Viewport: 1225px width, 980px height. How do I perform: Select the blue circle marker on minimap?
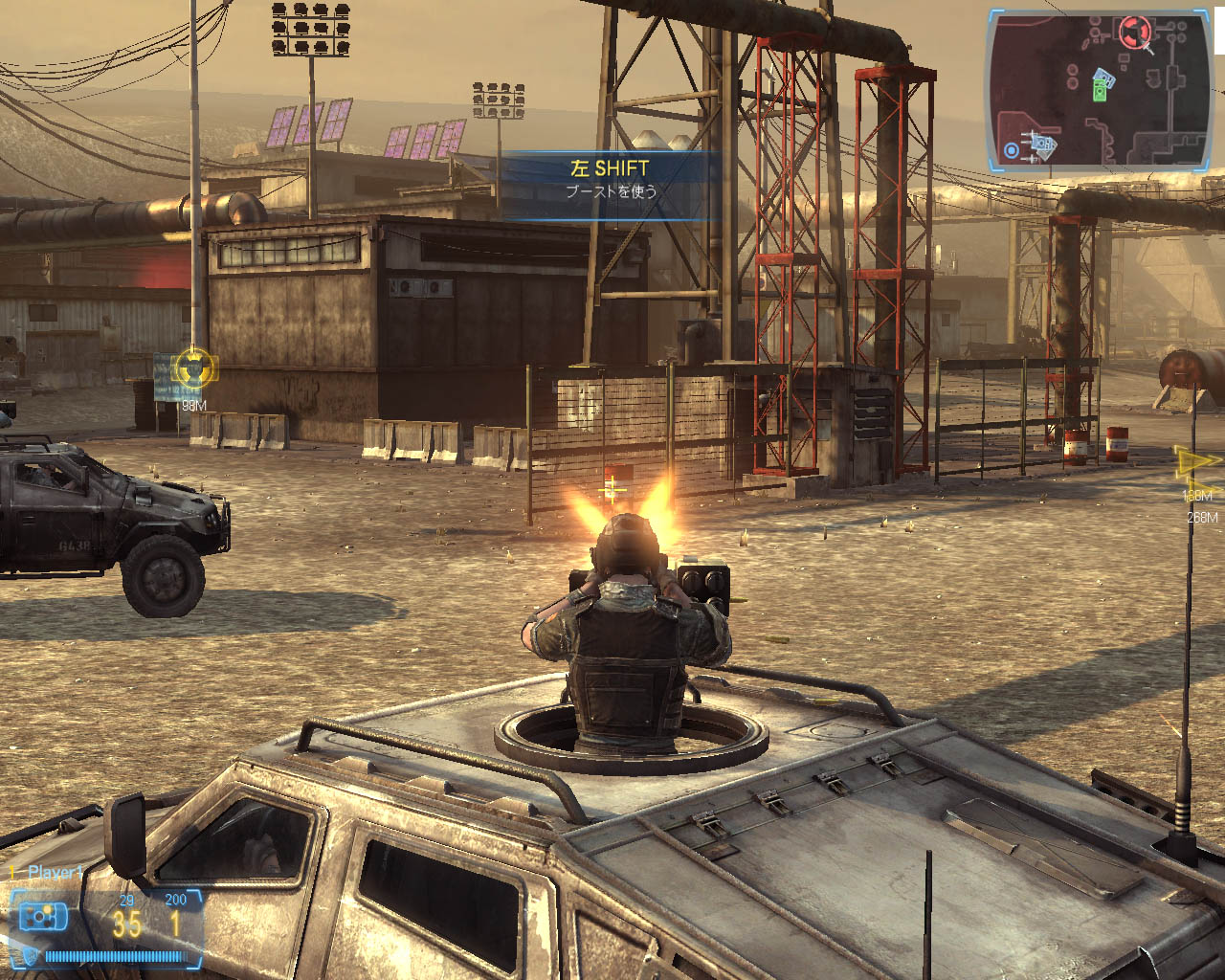[x=1011, y=150]
